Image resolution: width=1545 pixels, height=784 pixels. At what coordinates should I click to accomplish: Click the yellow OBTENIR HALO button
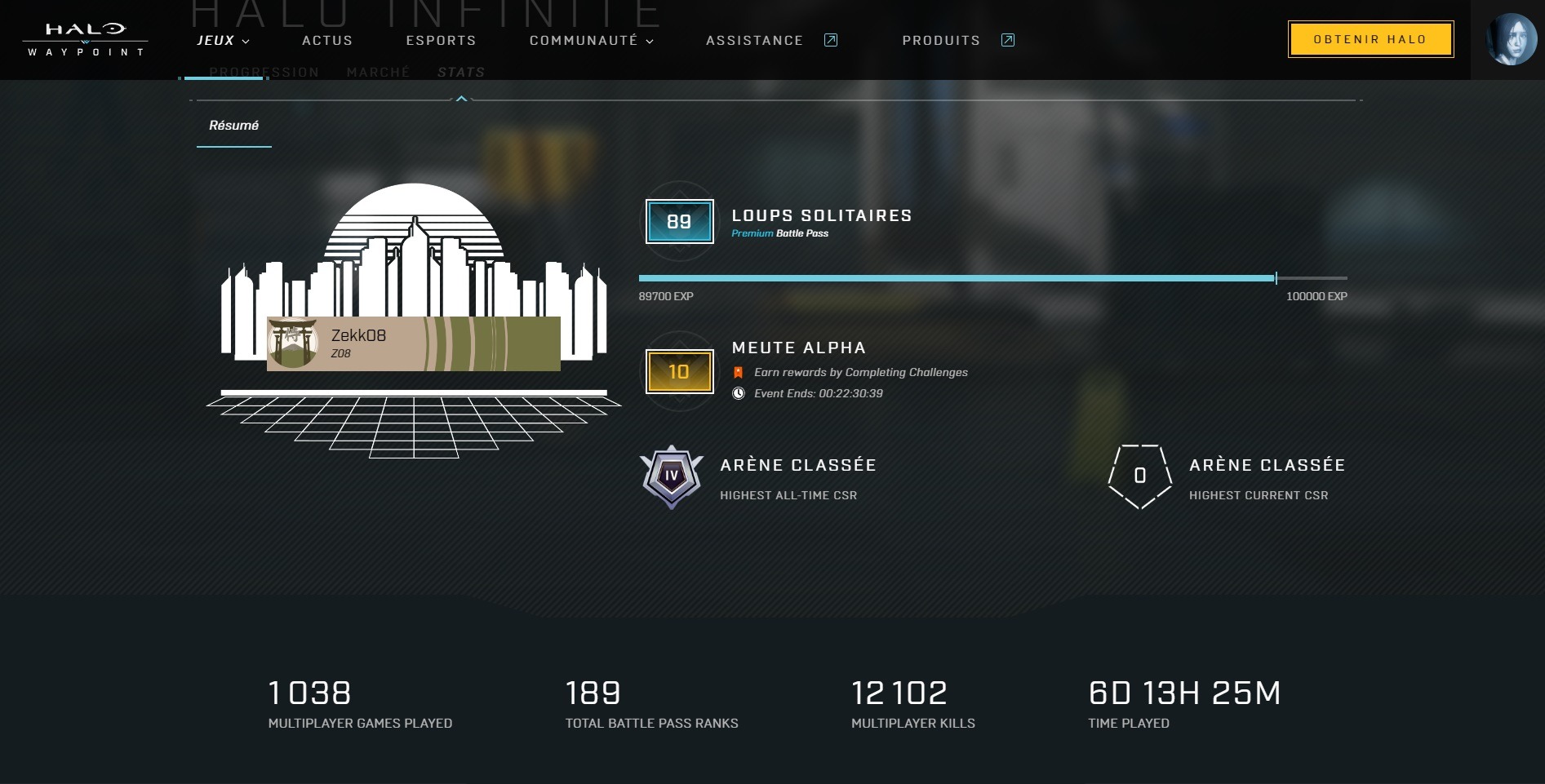click(x=1370, y=39)
